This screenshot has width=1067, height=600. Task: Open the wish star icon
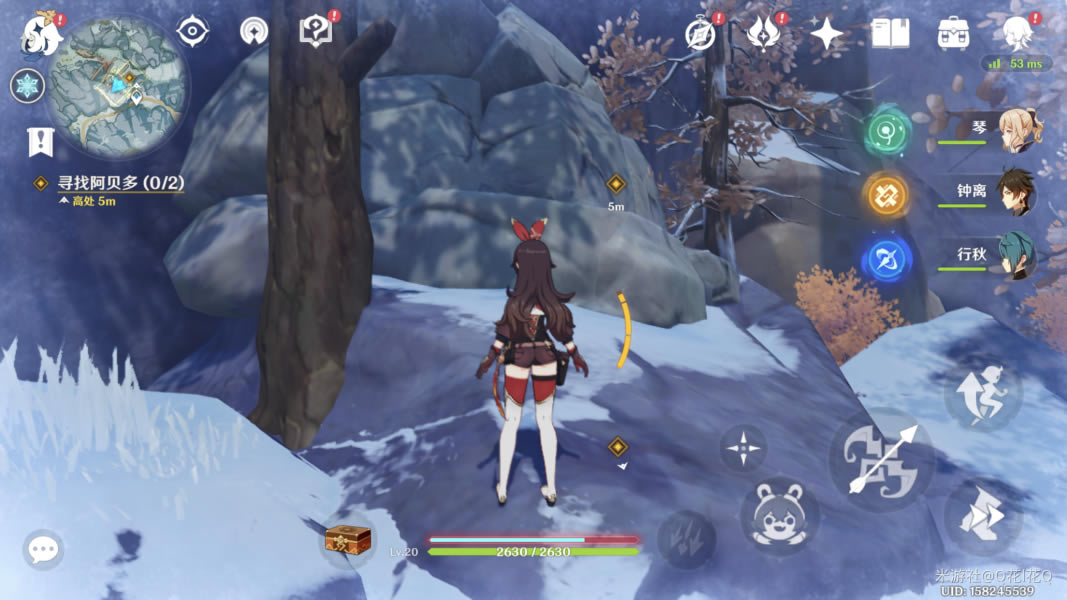coord(827,34)
